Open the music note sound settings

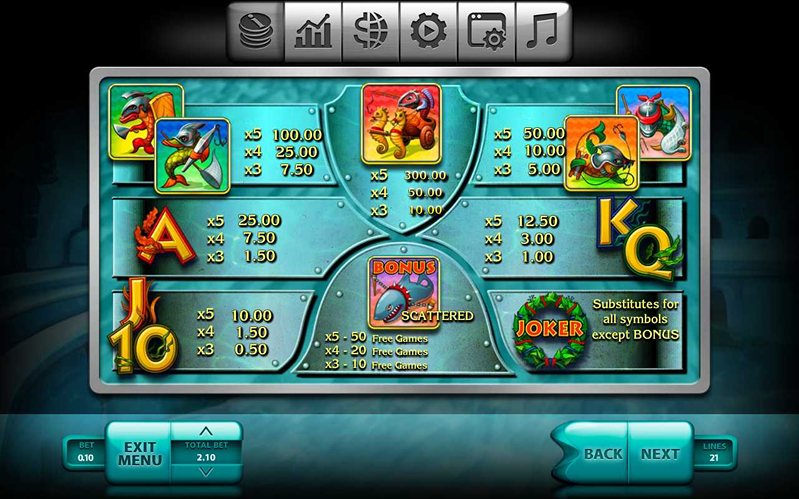coord(544,32)
